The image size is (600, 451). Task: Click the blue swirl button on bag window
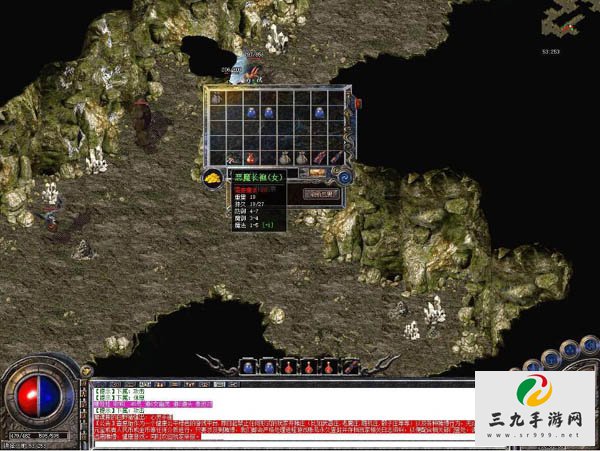[344, 177]
